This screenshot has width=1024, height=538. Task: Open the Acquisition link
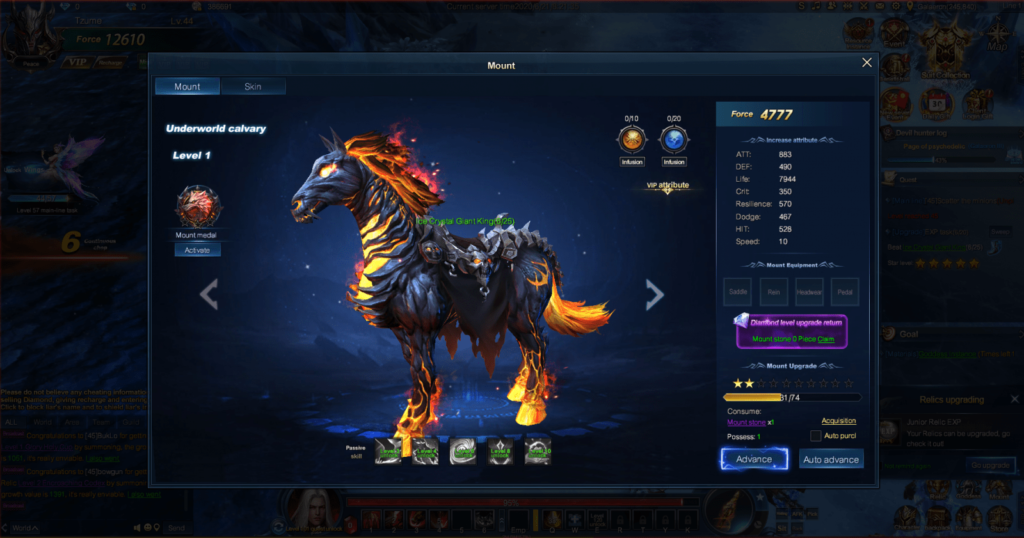point(838,421)
